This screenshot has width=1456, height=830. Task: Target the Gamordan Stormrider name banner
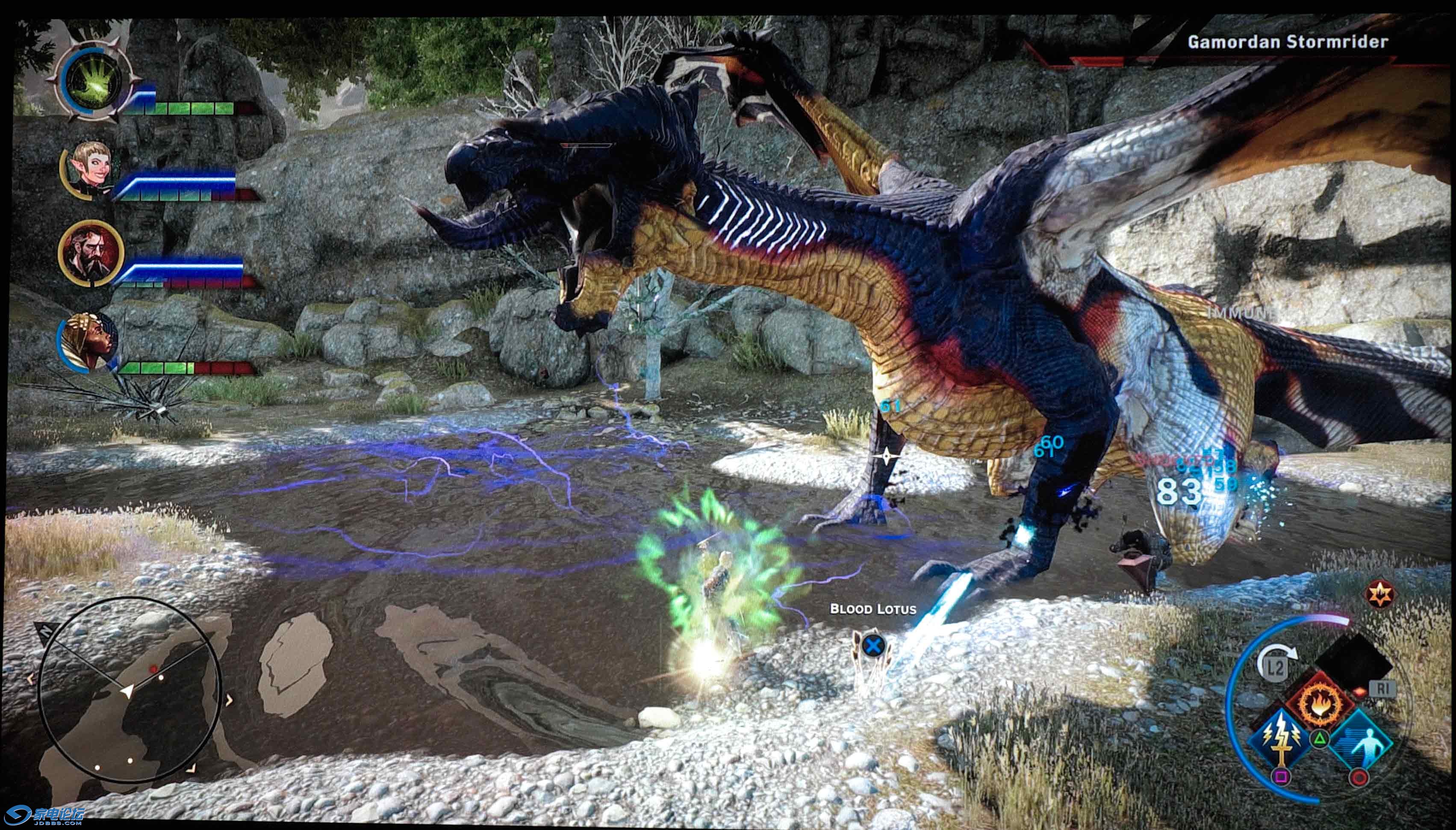[x=1287, y=41]
